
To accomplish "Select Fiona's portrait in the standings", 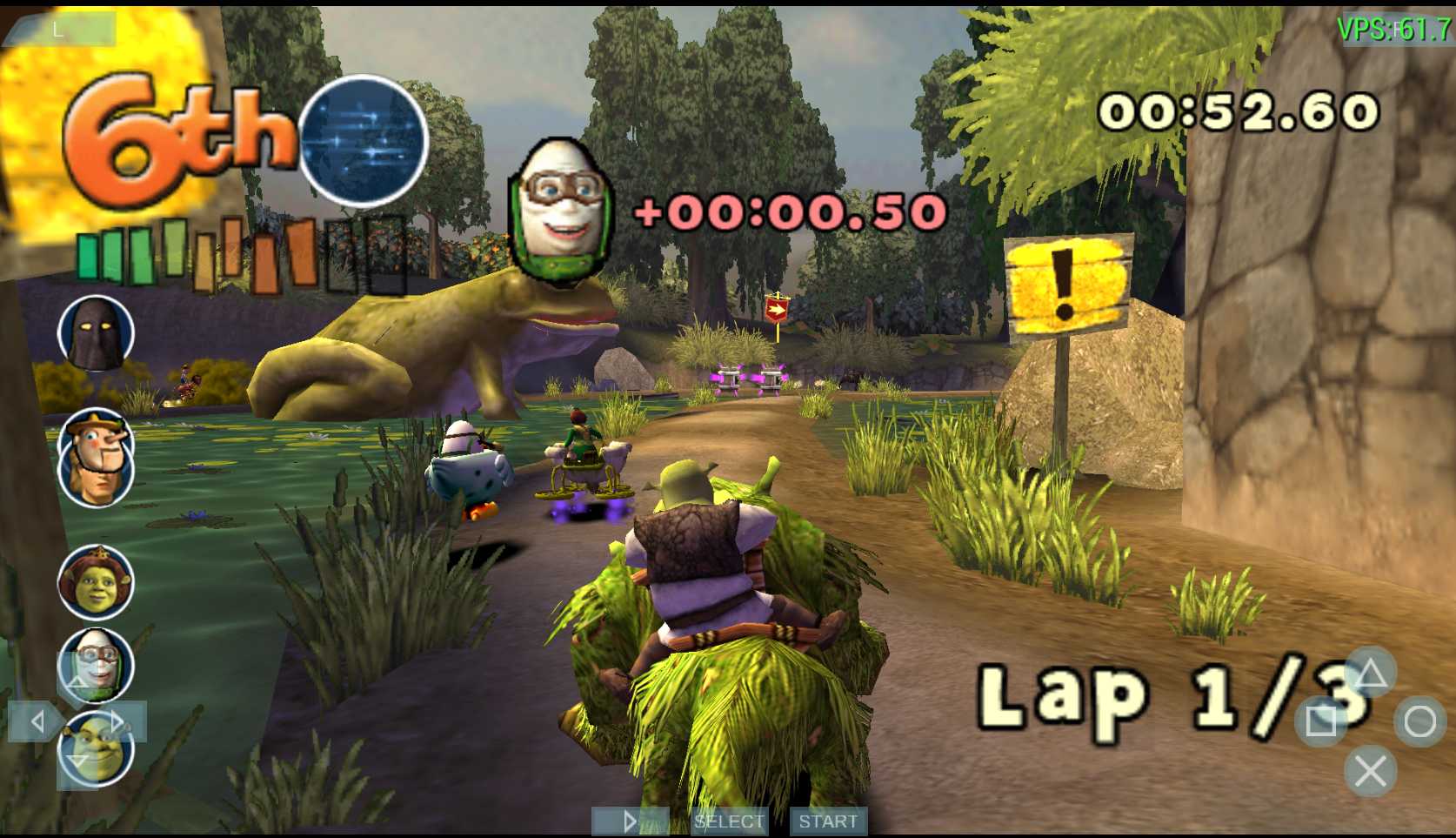I will pyautogui.click(x=96, y=581).
